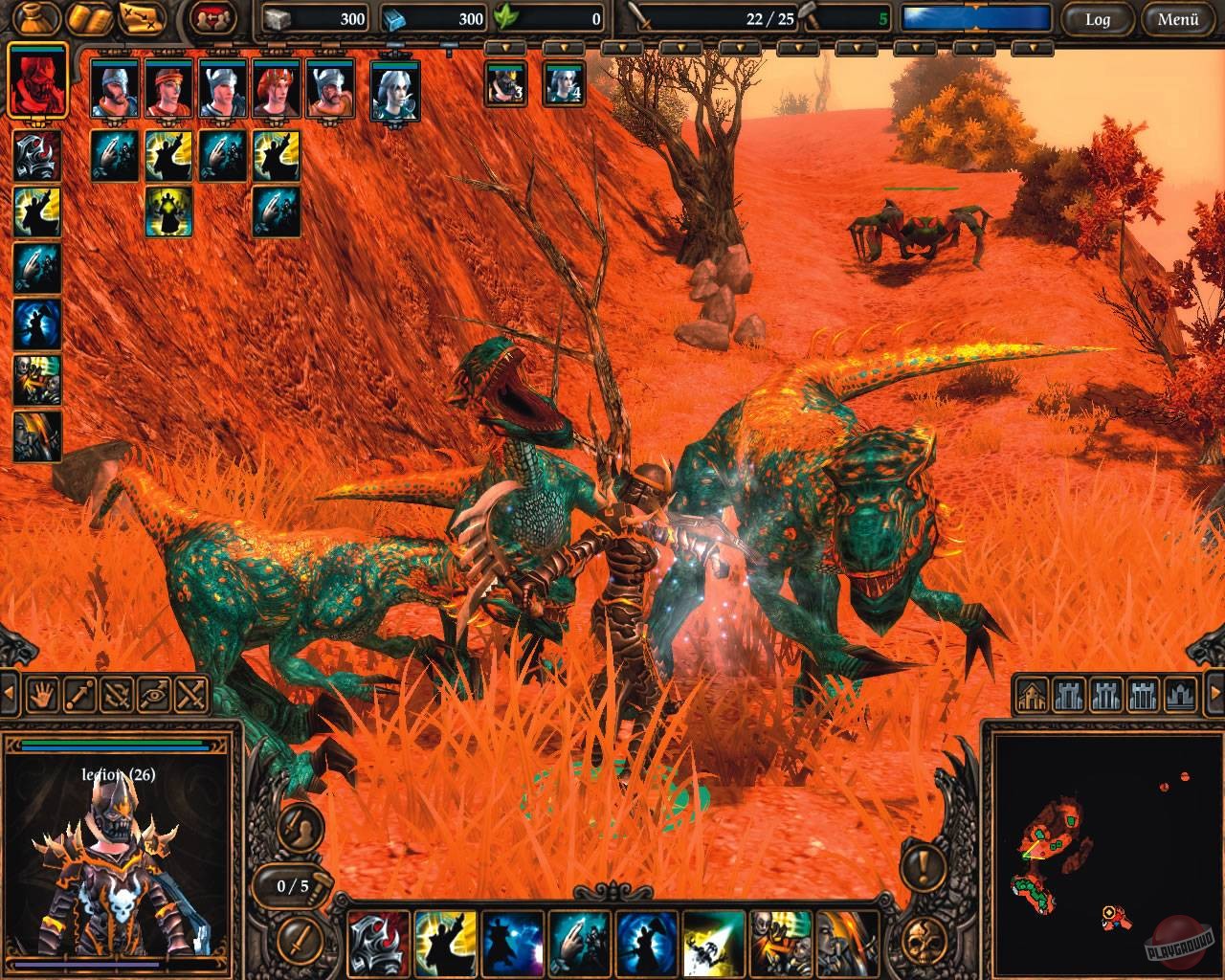Open the Log panel
Image resolution: width=1225 pixels, height=980 pixels.
[x=1097, y=21]
